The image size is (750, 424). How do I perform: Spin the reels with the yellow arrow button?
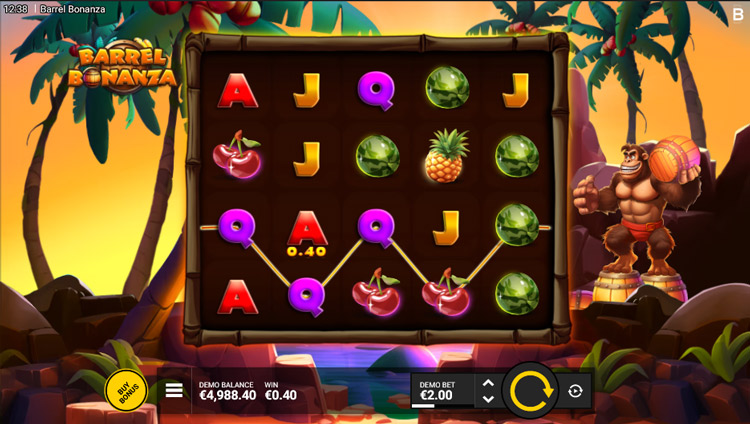(530, 390)
